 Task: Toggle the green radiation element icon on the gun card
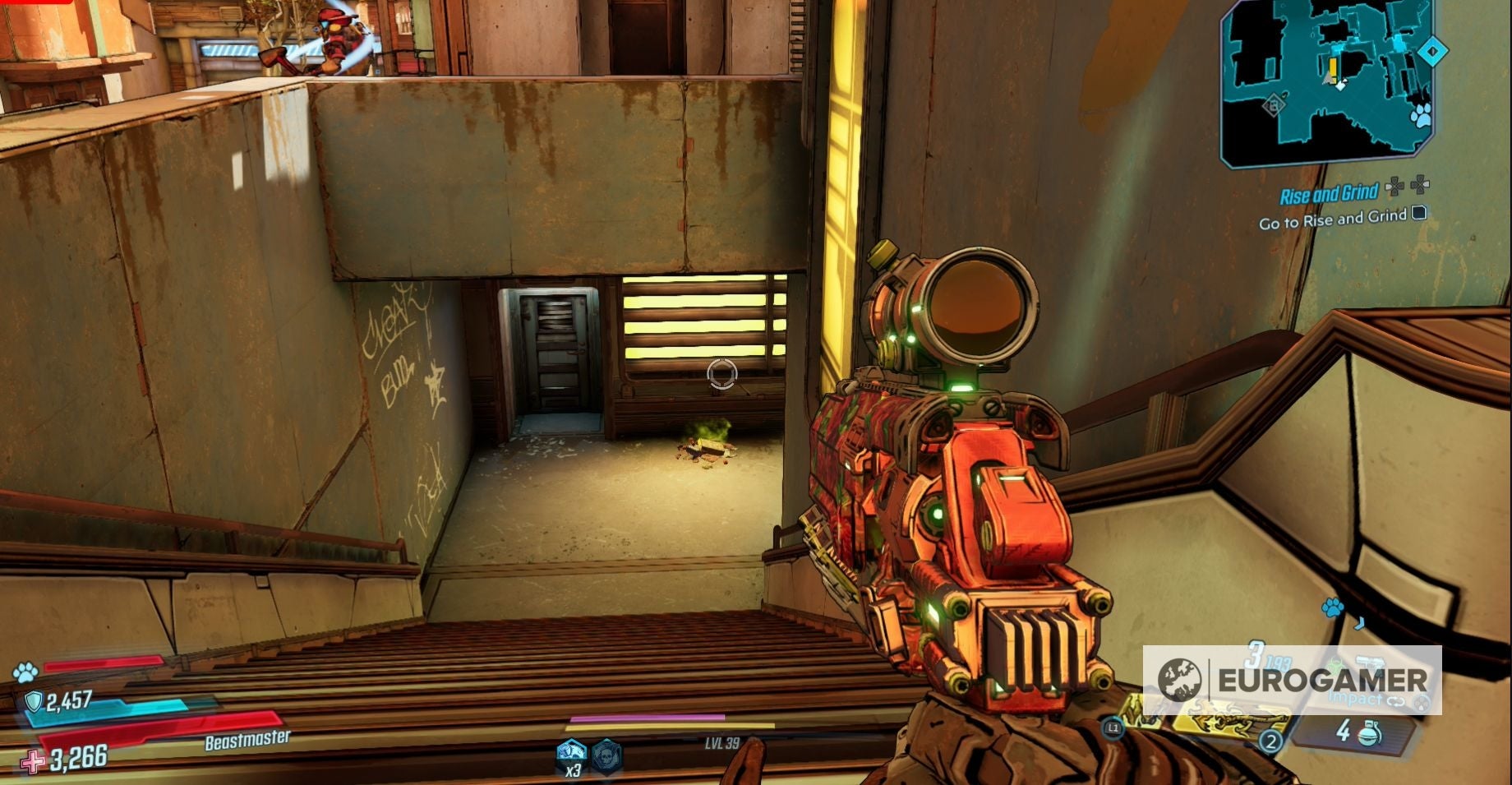coord(1336,663)
